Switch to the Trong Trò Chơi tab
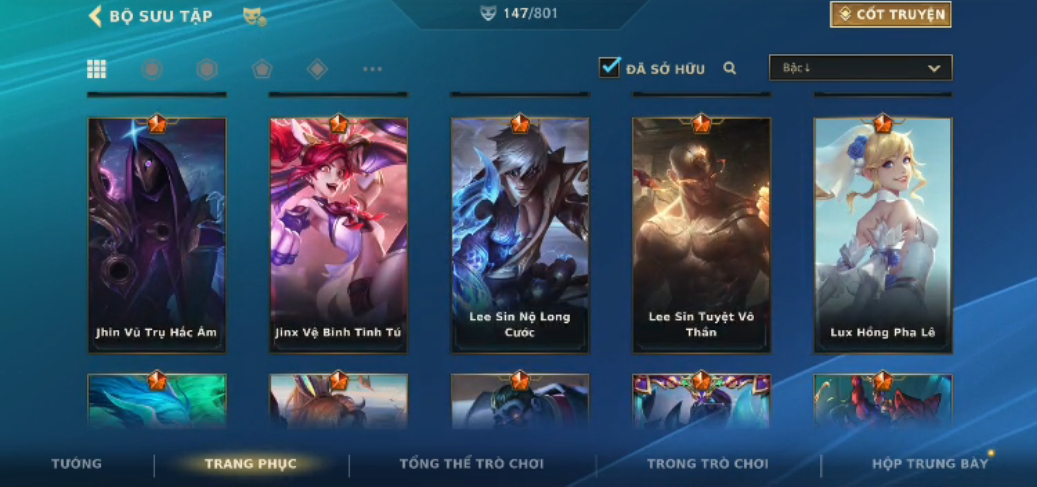The image size is (1037, 487). [x=707, y=464]
